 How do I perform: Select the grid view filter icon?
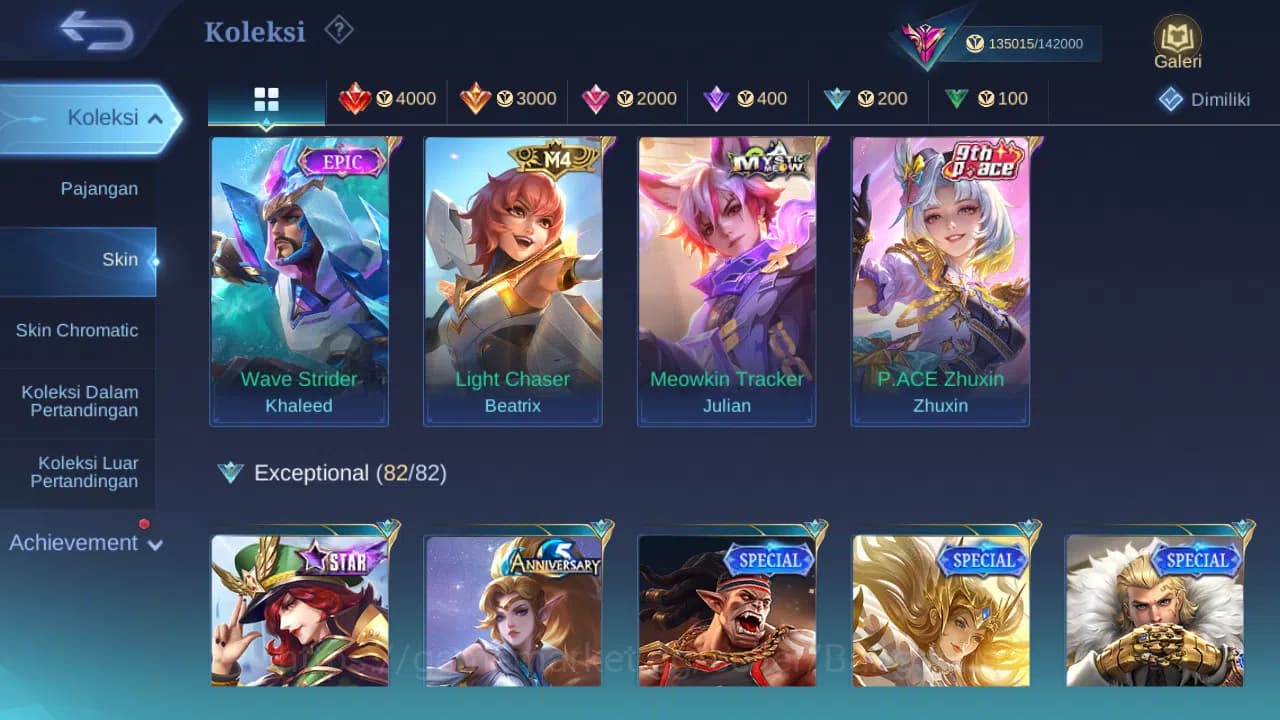(266, 99)
